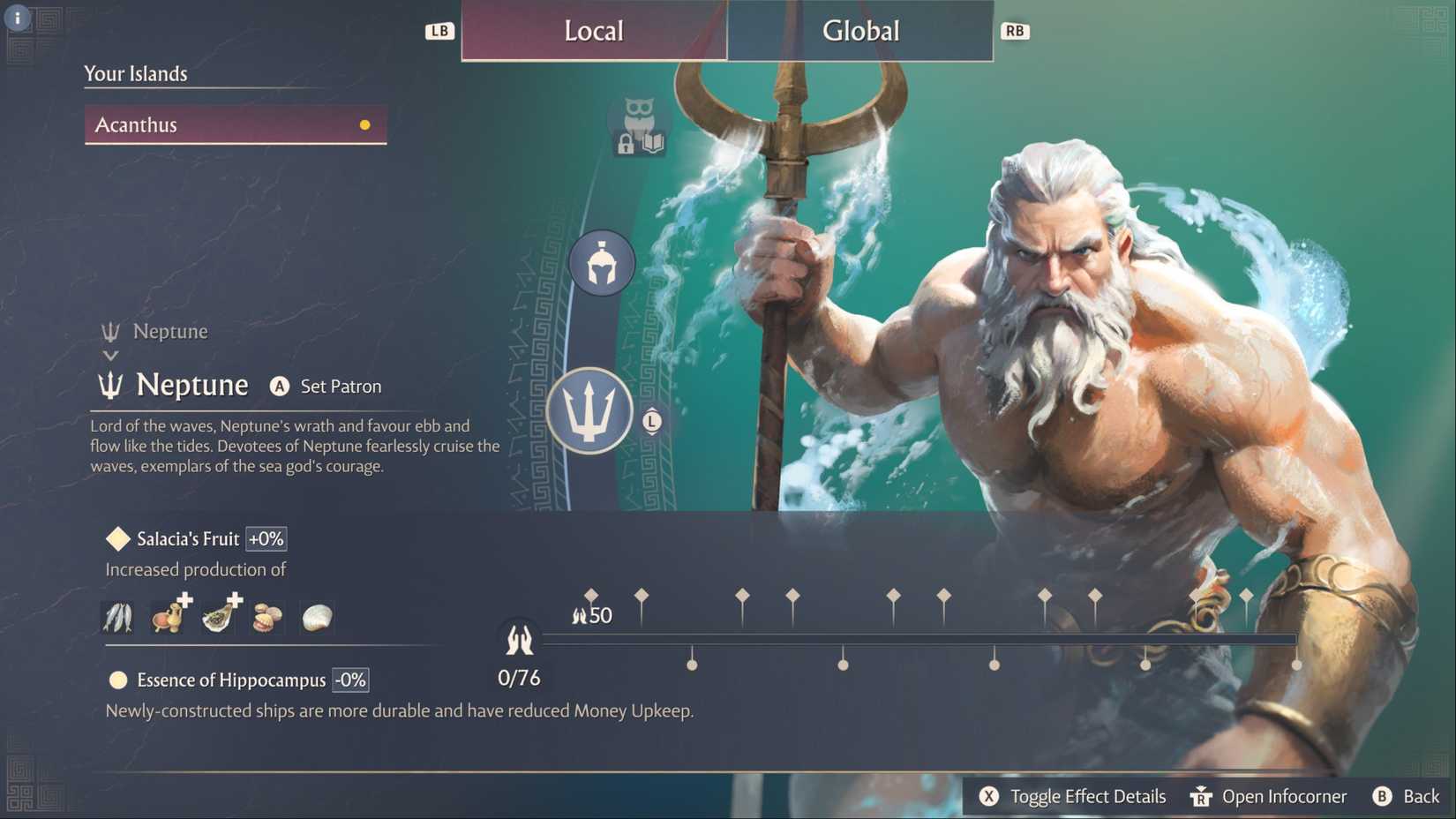Viewport: 1456px width, 819px height.
Task: Click the Essence of Hippocampus circle icon
Action: tap(117, 680)
